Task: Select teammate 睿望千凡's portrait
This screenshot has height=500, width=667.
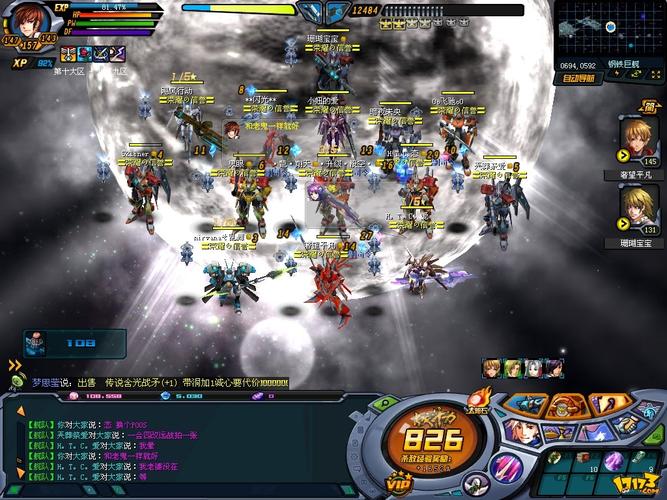Action: pos(638,136)
